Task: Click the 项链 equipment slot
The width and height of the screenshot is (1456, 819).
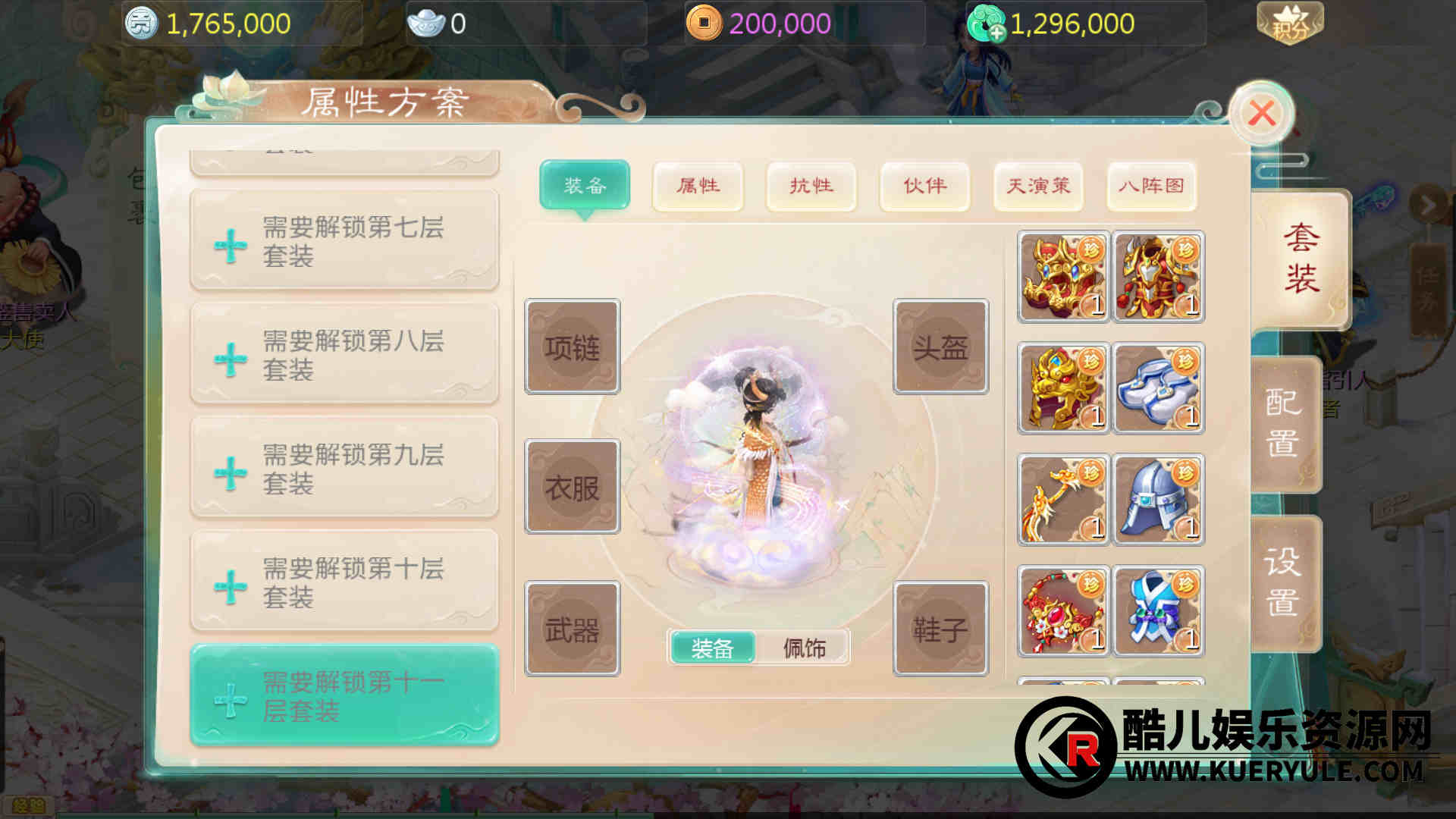Action: point(573,347)
